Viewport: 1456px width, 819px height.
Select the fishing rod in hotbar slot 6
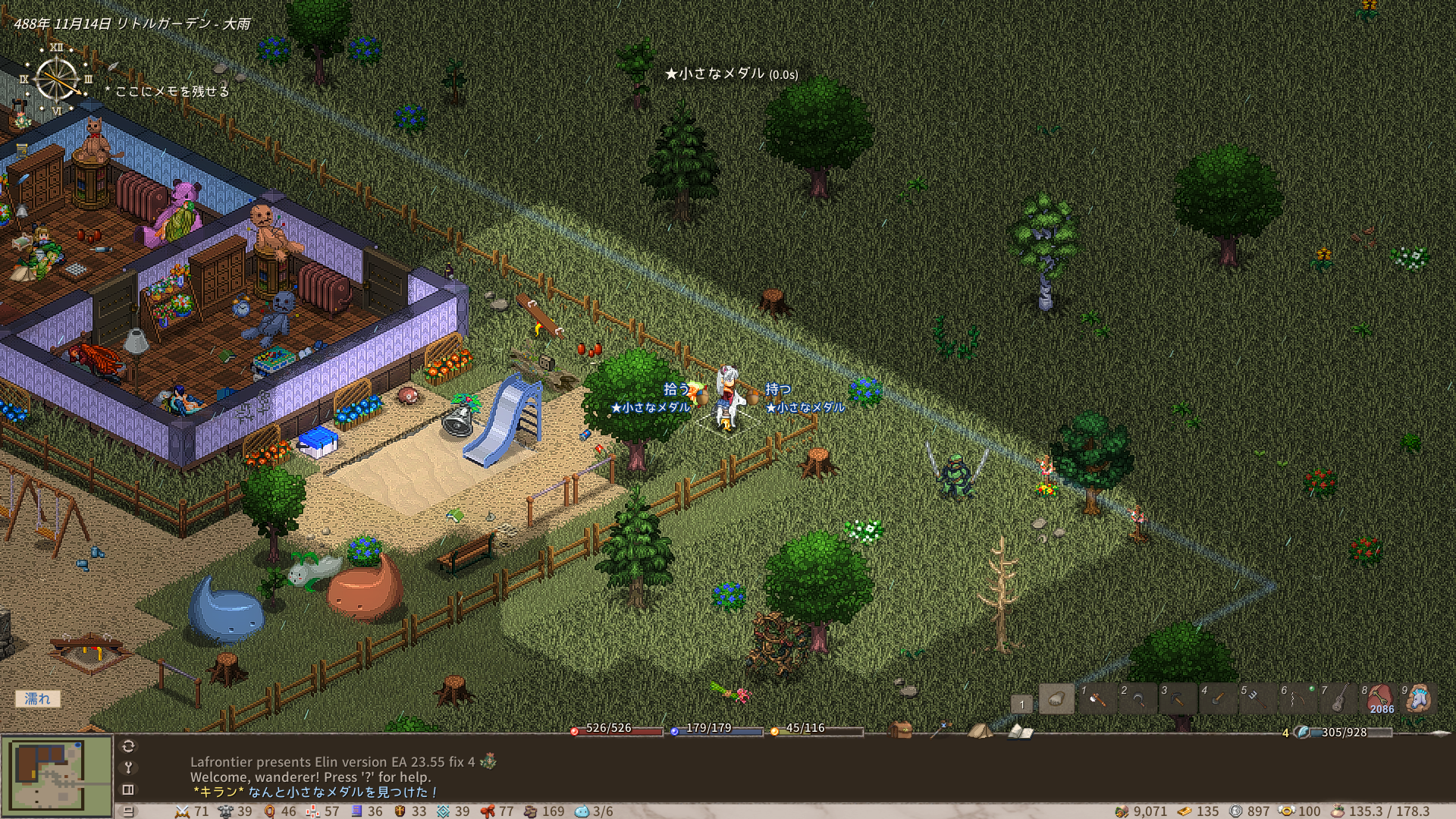pyautogui.click(x=1298, y=699)
